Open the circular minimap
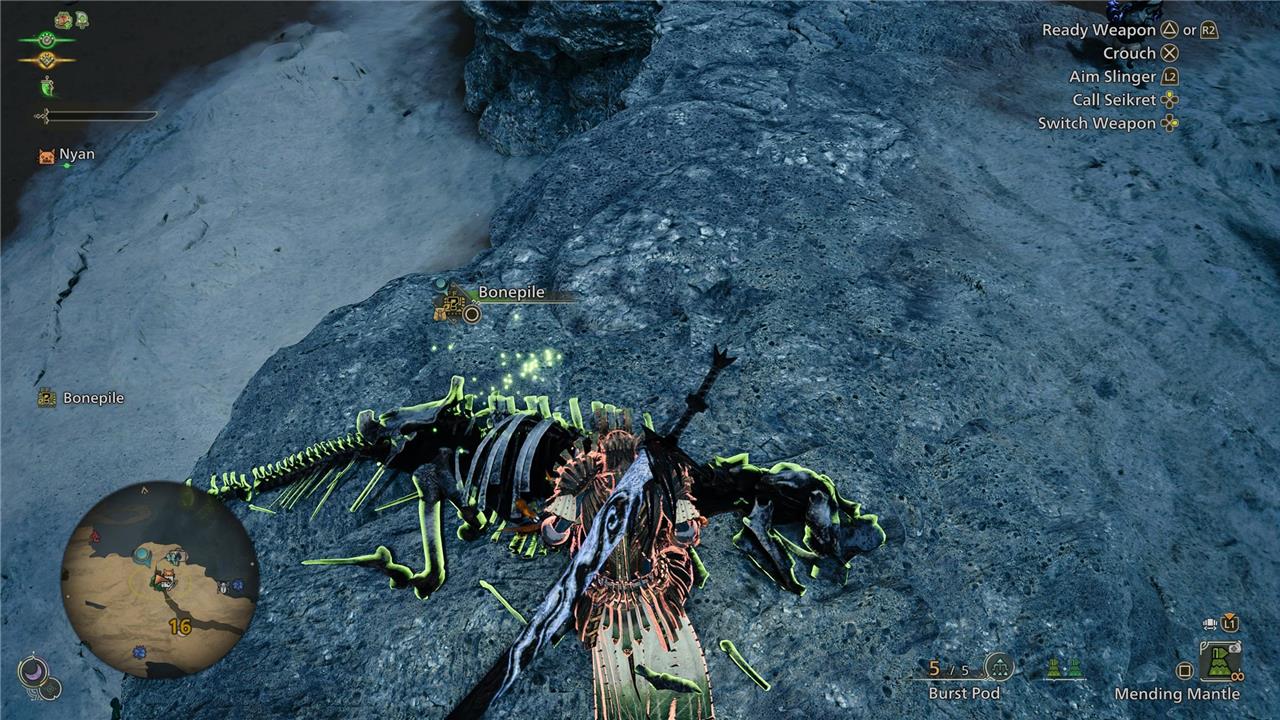Viewport: 1280px width, 720px height. point(160,580)
